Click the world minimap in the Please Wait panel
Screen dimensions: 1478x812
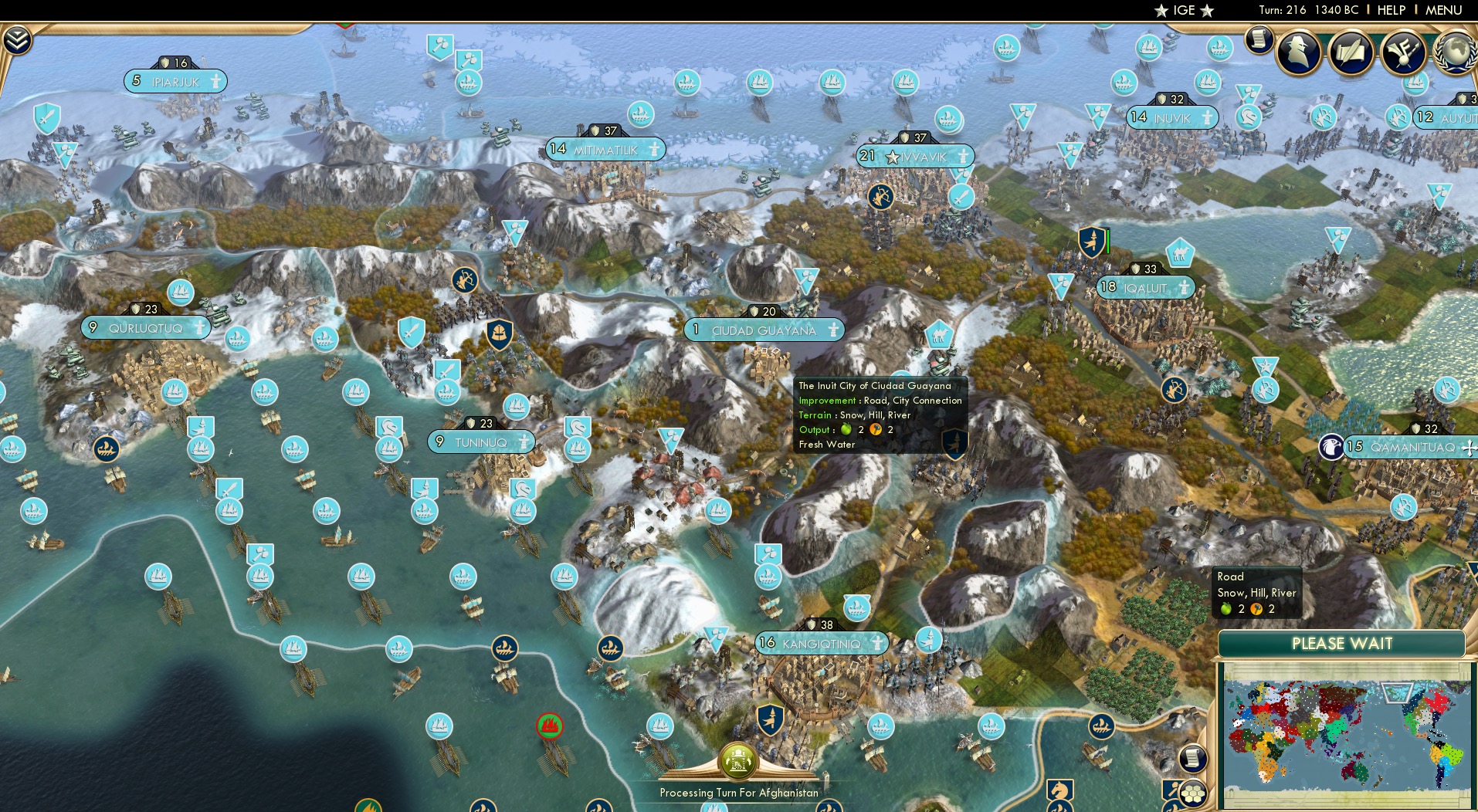(x=1344, y=733)
